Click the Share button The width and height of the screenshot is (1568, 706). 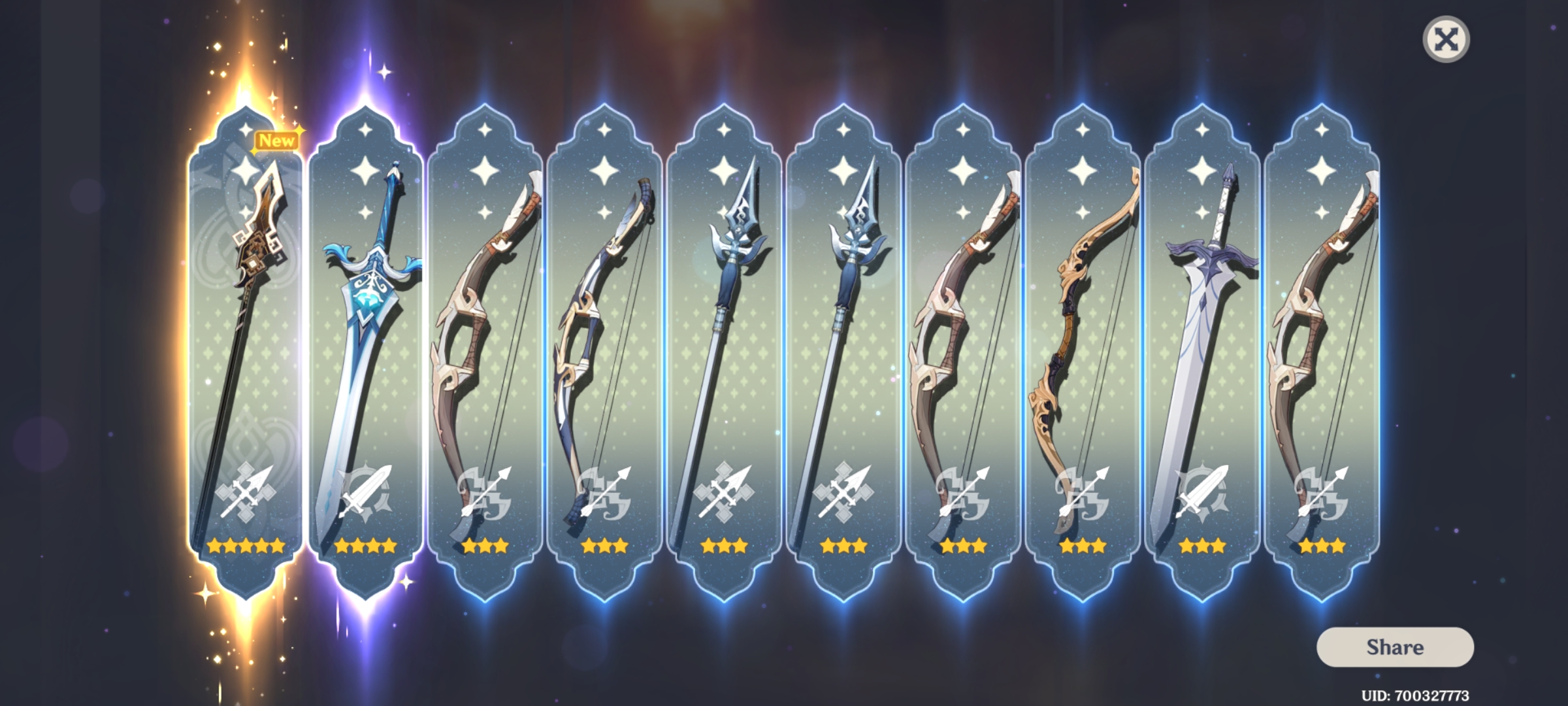(x=1395, y=648)
